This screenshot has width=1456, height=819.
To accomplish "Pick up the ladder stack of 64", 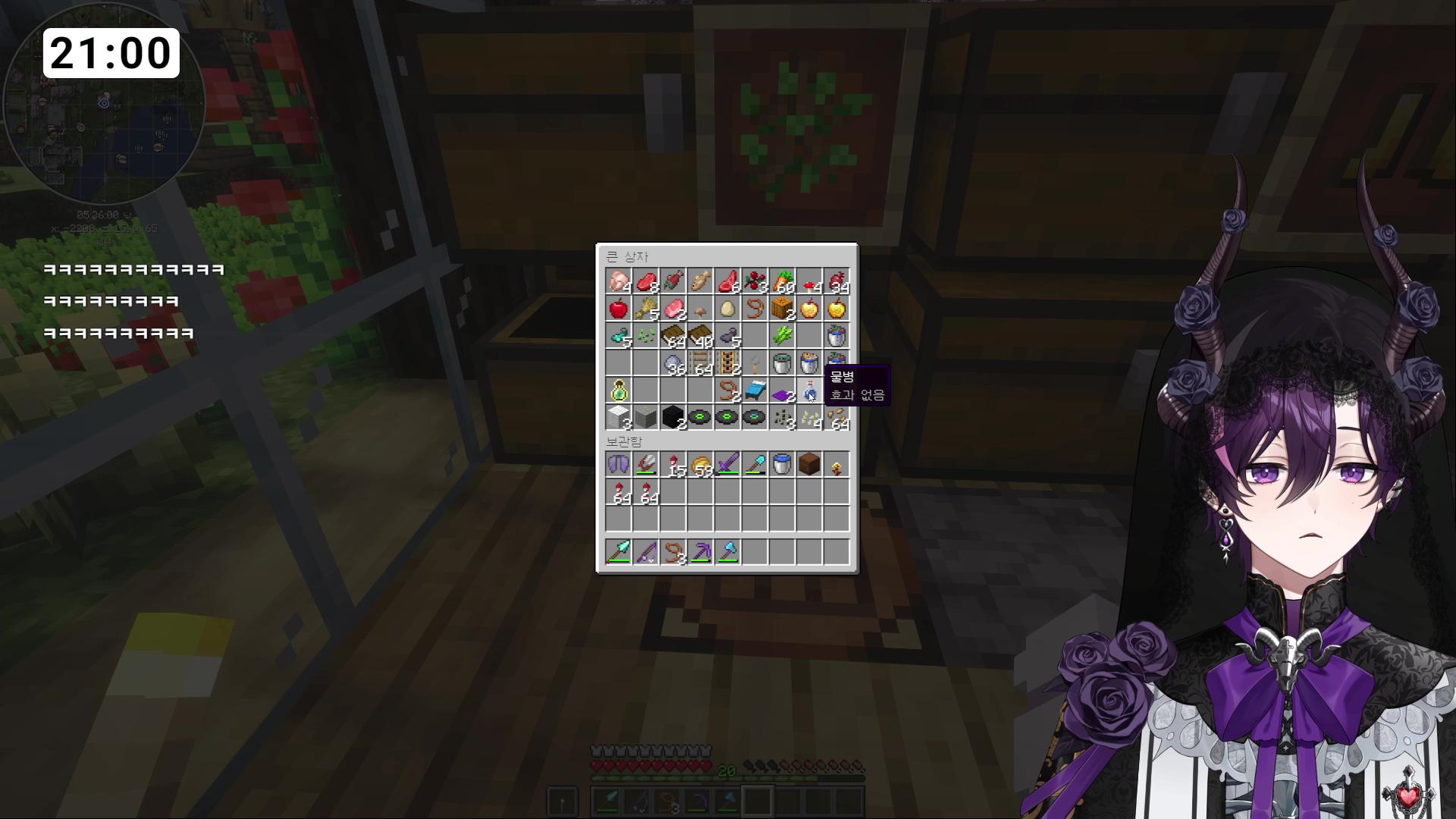I will [700, 364].
